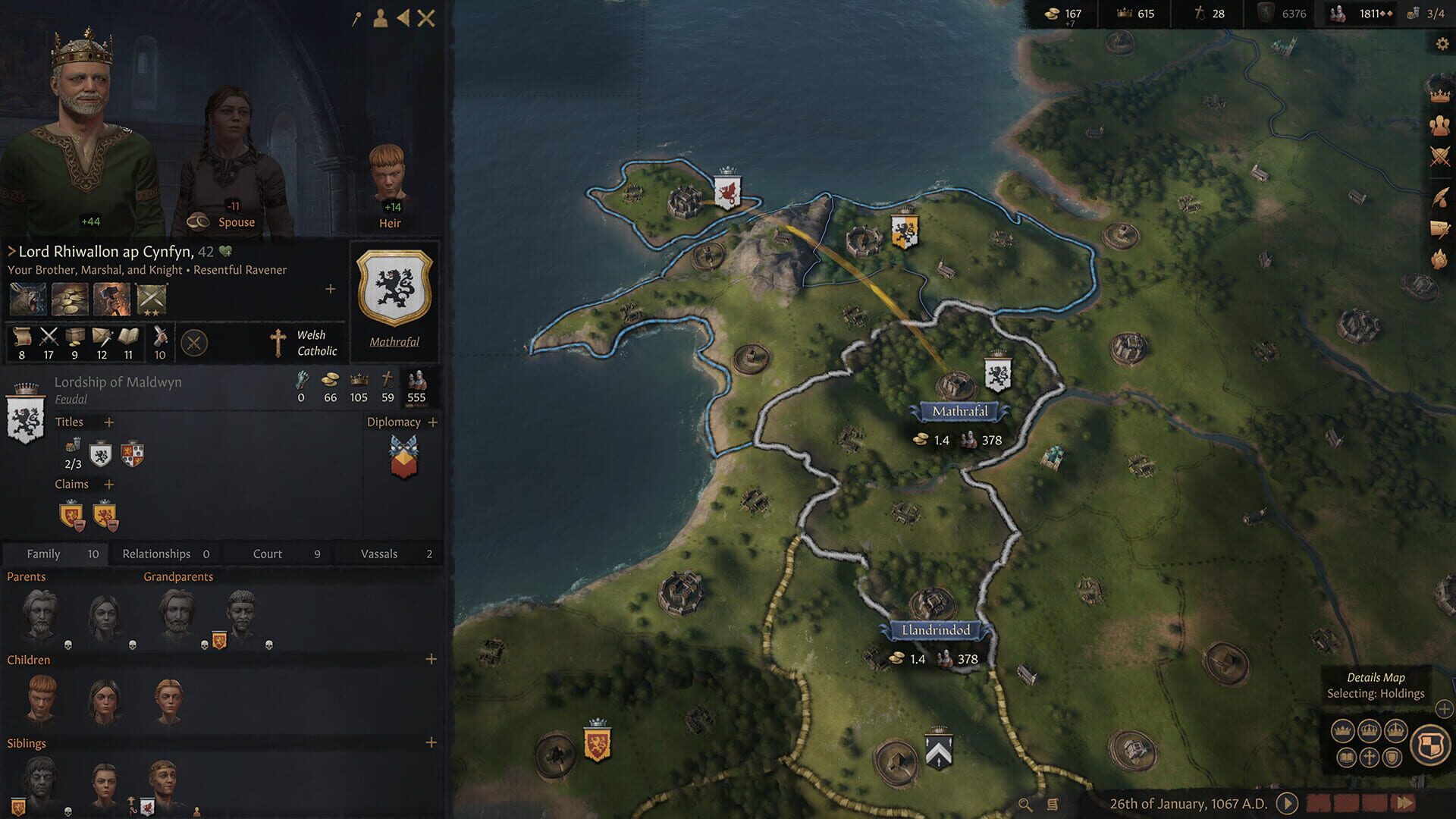1456x819 pixels.
Task: Expand Diplomacy with its plus control
Action: (432, 422)
